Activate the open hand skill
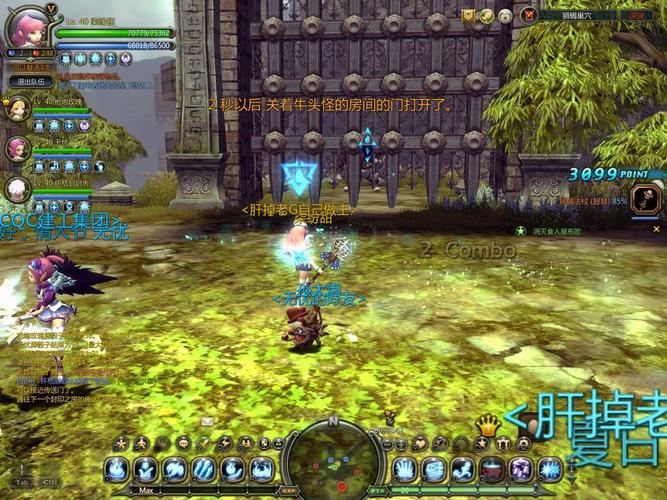Viewport: 667px width, 500px height. pyautogui.click(x=406, y=469)
